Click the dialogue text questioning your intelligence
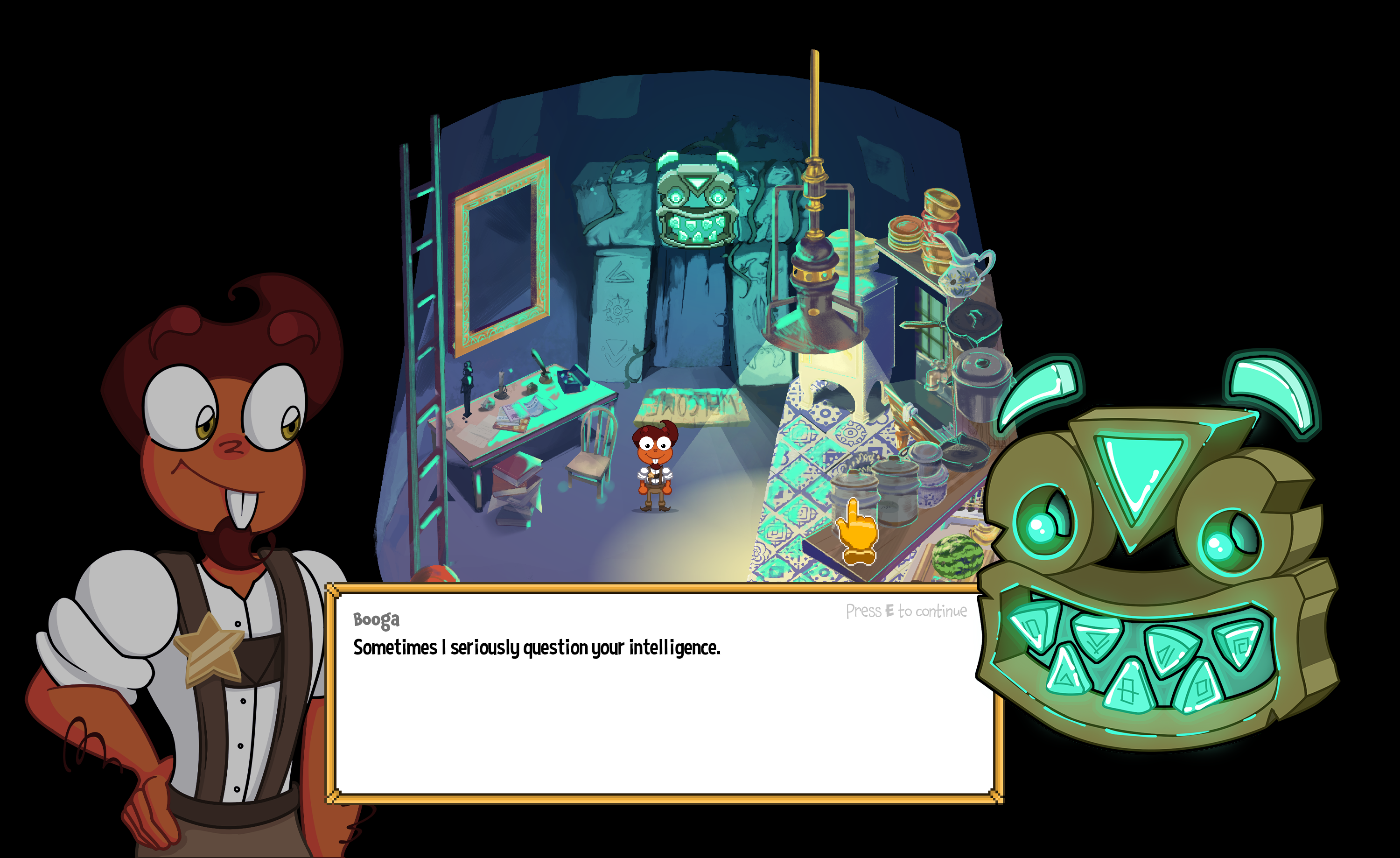This screenshot has height=858, width=1400. pyautogui.click(x=534, y=648)
